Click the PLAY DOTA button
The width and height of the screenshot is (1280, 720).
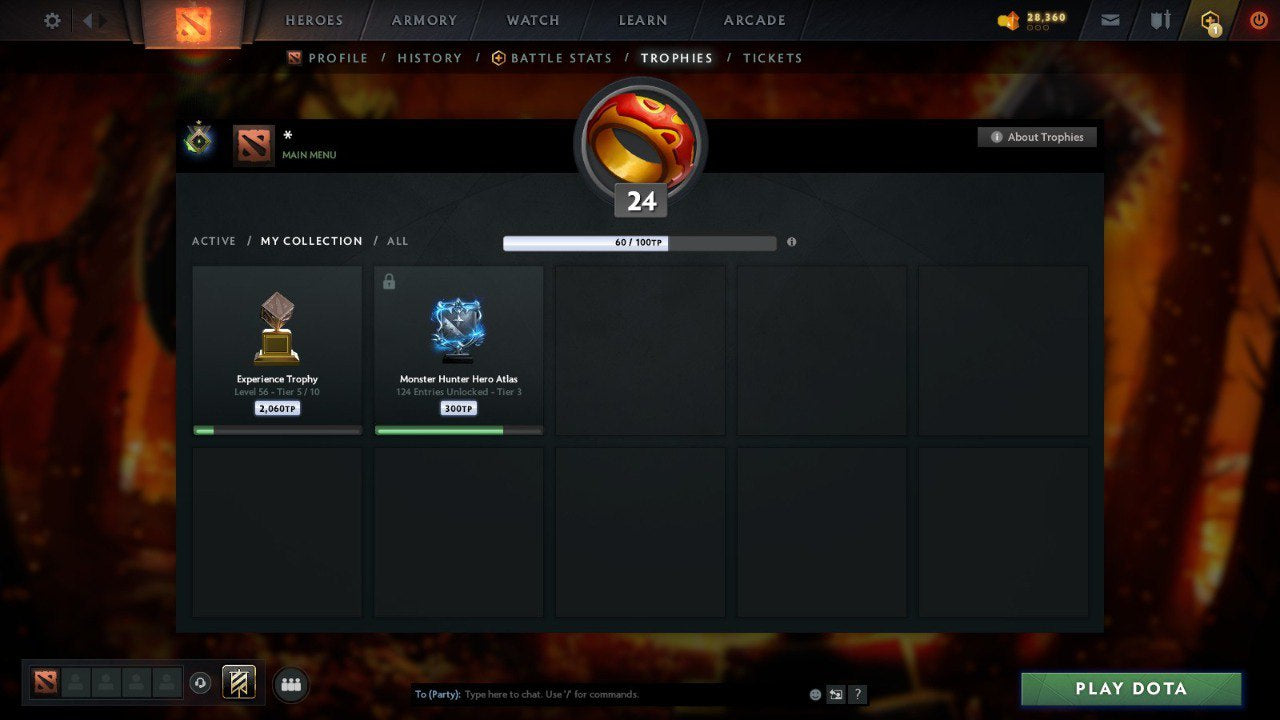(x=1130, y=688)
